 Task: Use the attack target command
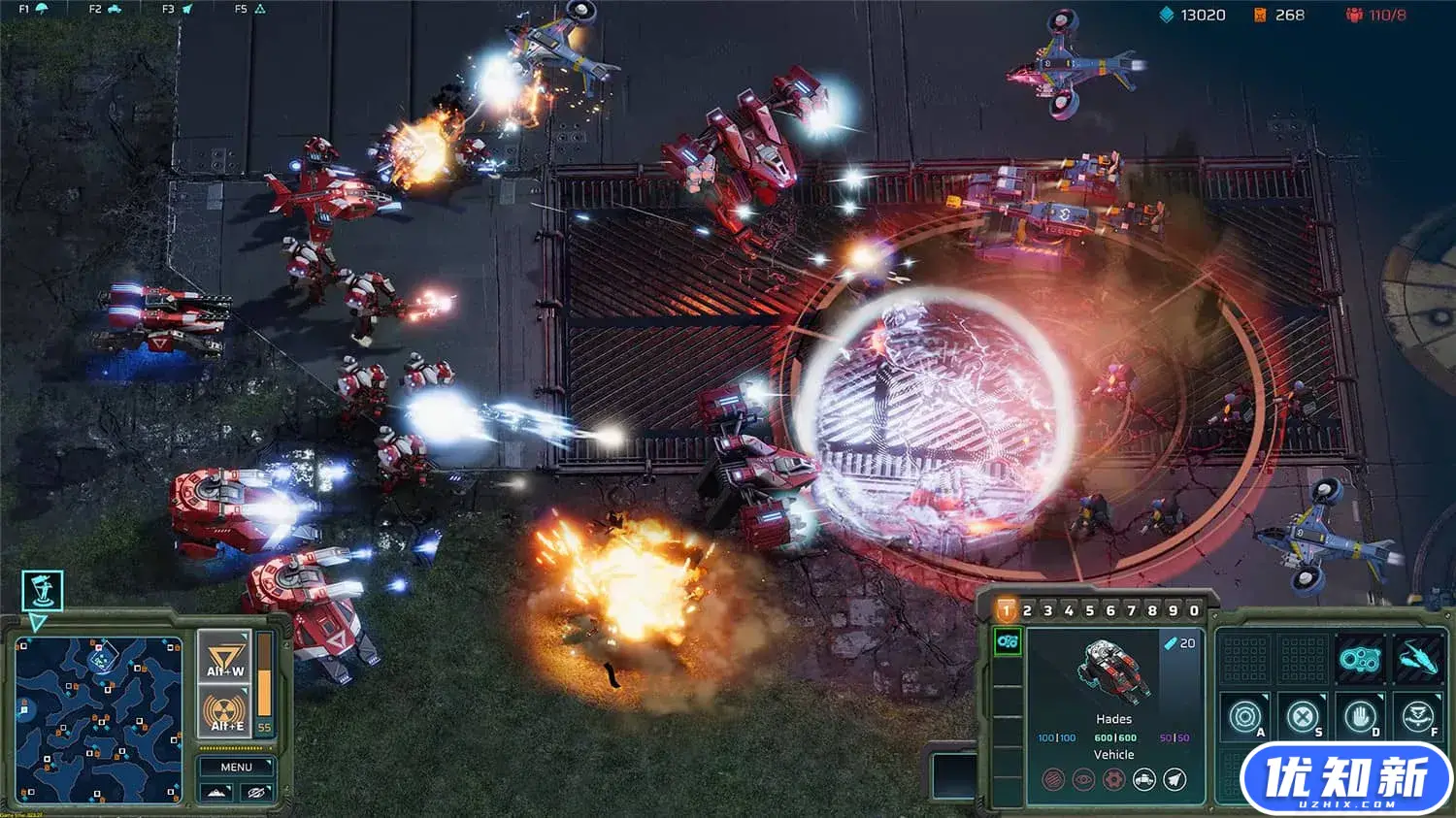[x=1244, y=717]
